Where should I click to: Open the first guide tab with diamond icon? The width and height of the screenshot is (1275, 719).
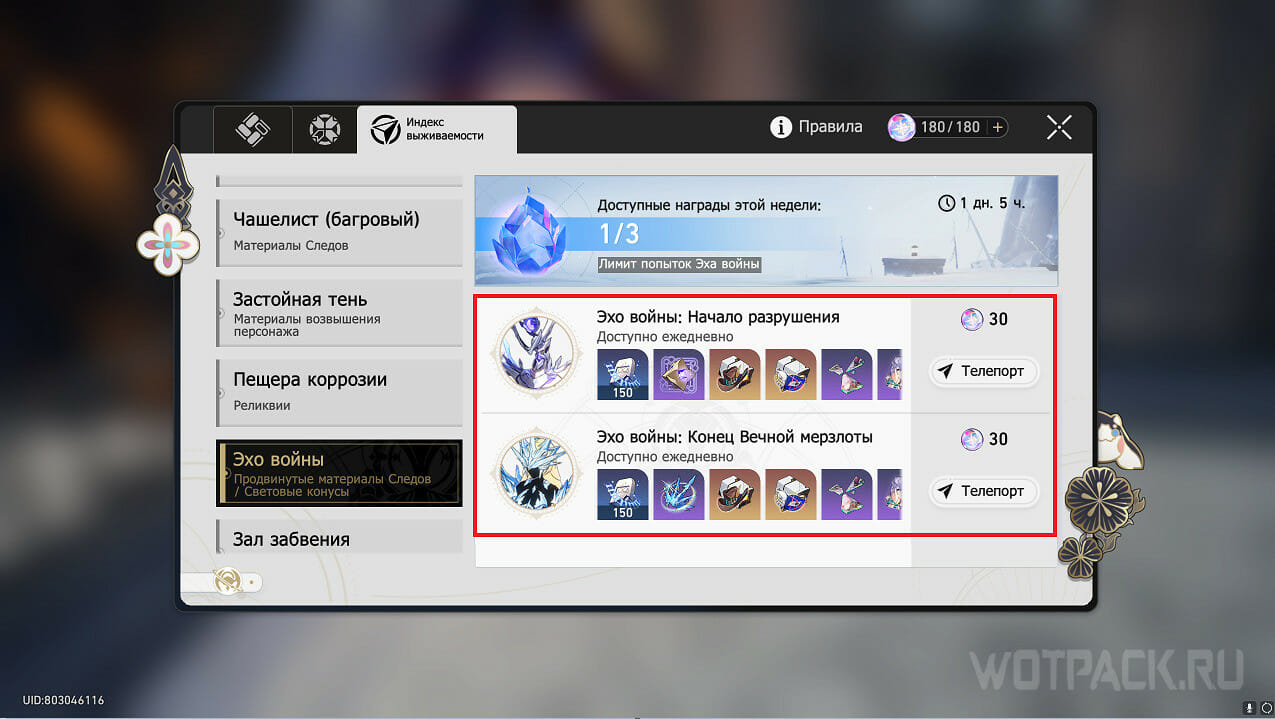pos(252,129)
